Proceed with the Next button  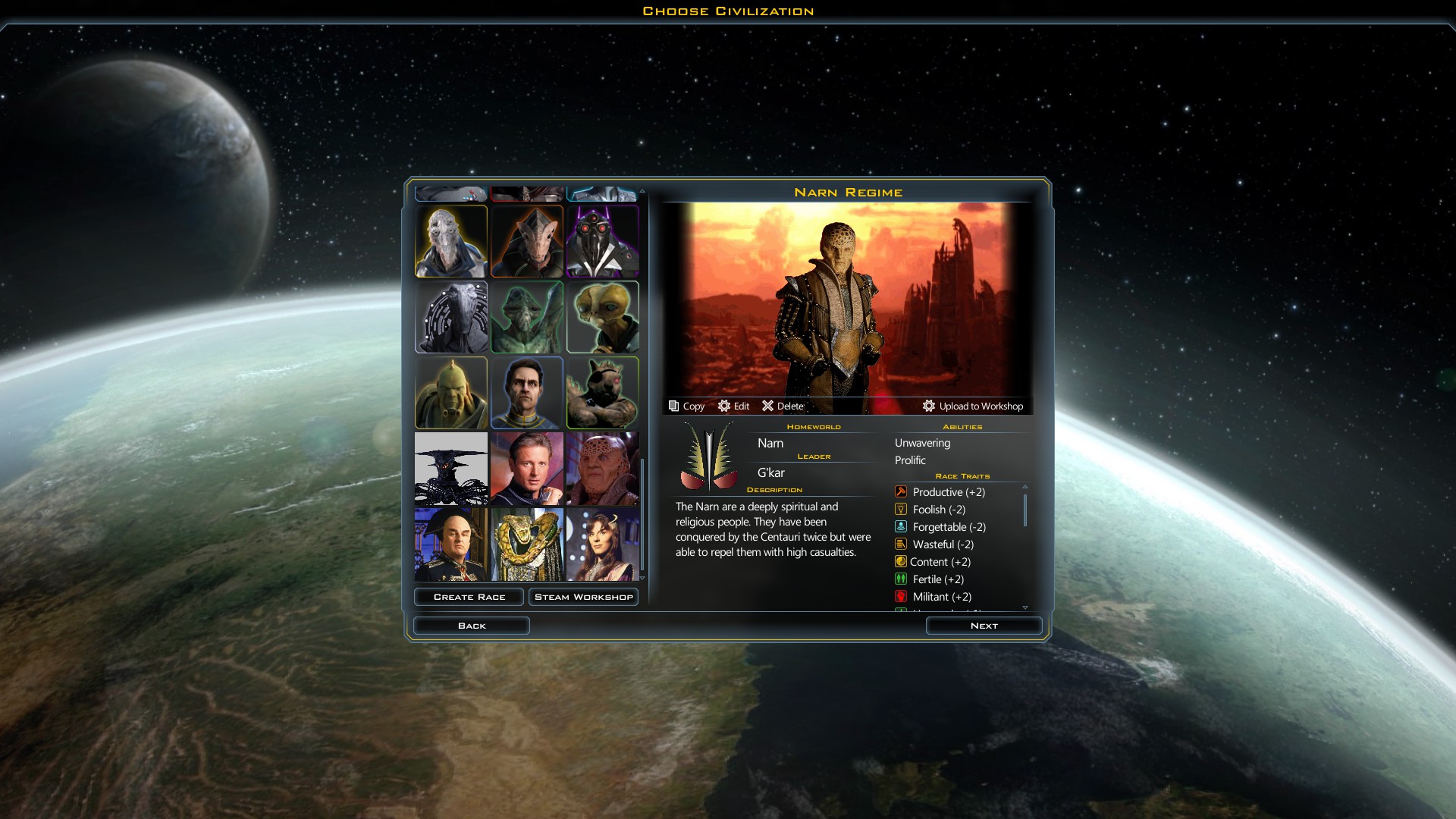tap(984, 626)
